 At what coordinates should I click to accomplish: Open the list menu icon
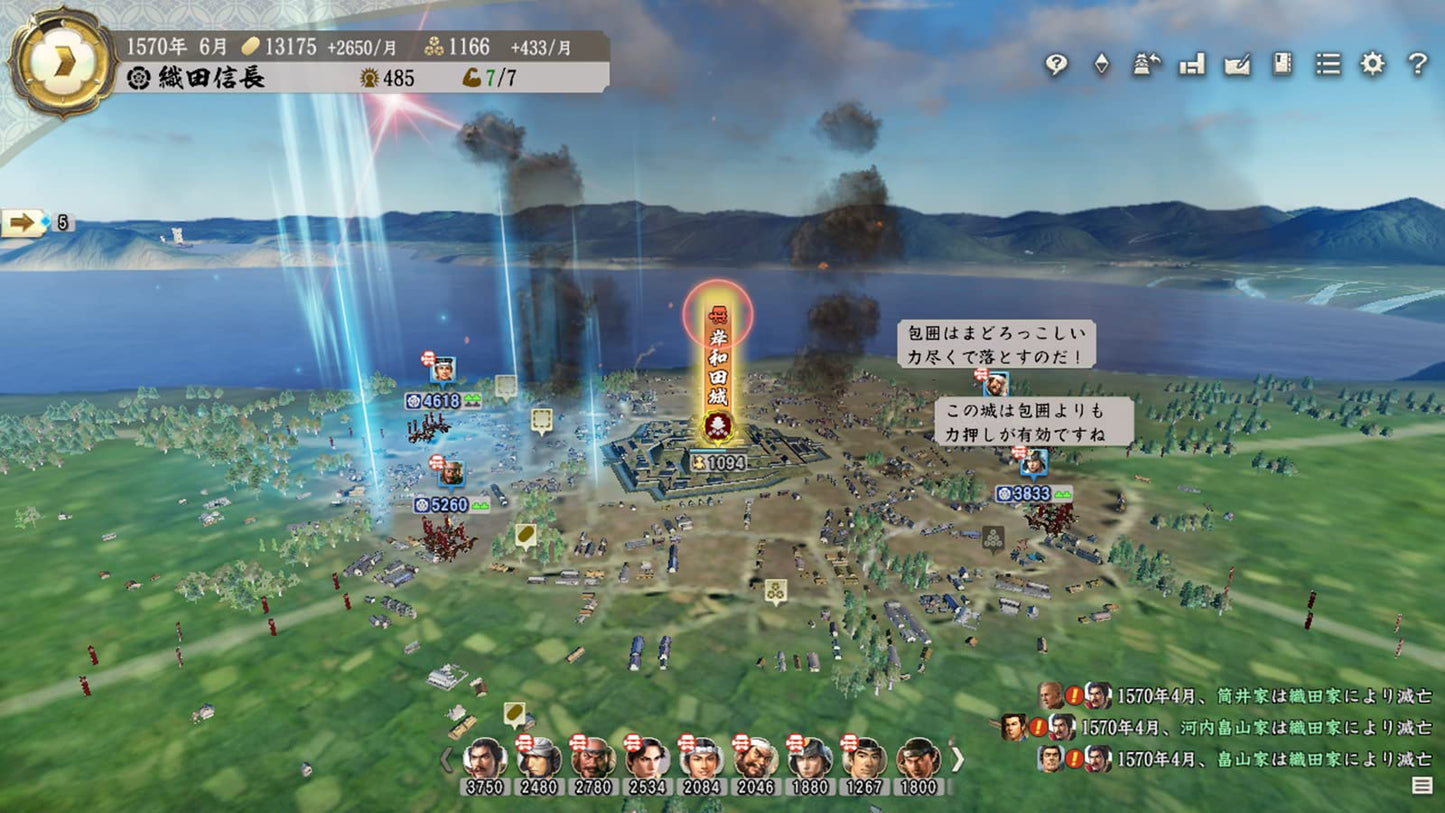pyautogui.click(x=1327, y=66)
